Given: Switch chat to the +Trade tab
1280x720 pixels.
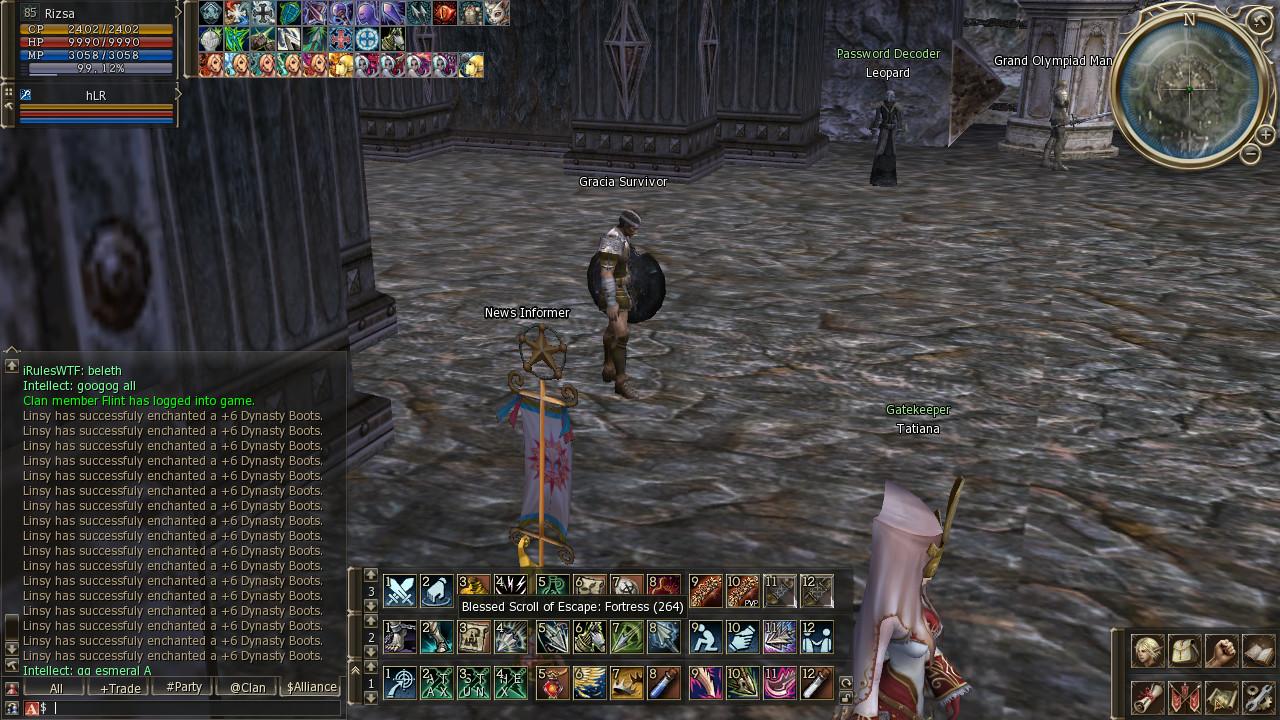Looking at the screenshot, I should (x=120, y=688).
